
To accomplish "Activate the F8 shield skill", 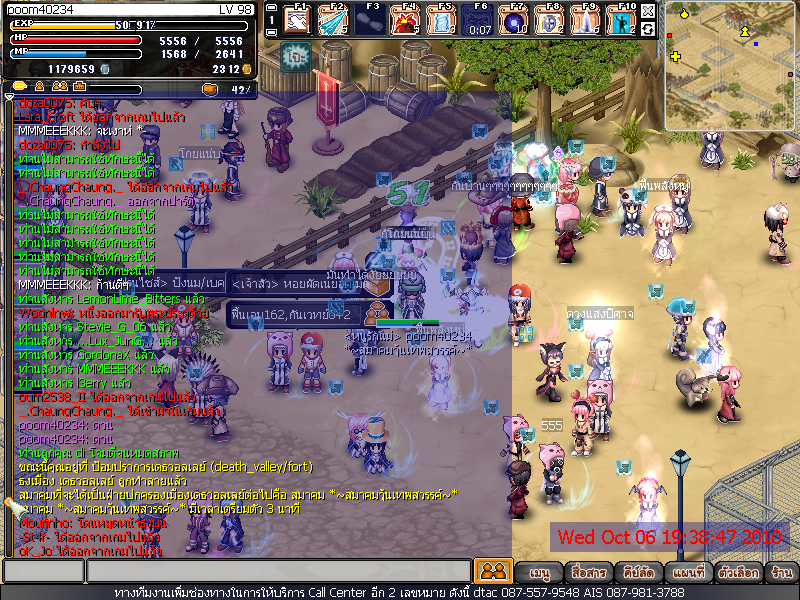I will click(x=551, y=20).
